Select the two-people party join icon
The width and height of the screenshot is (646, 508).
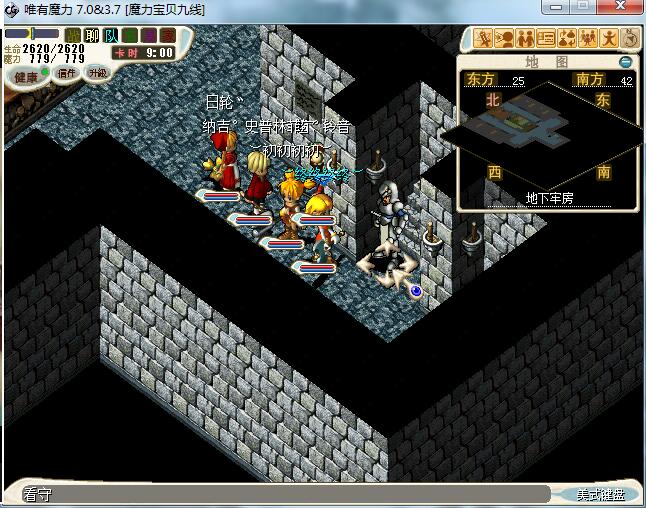pos(525,40)
